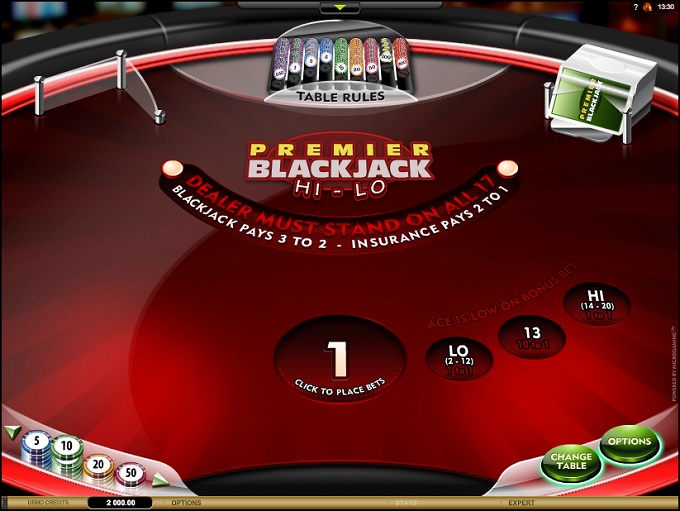Select the 50 chip
Viewport: 680px width, 511px height.
(x=130, y=472)
